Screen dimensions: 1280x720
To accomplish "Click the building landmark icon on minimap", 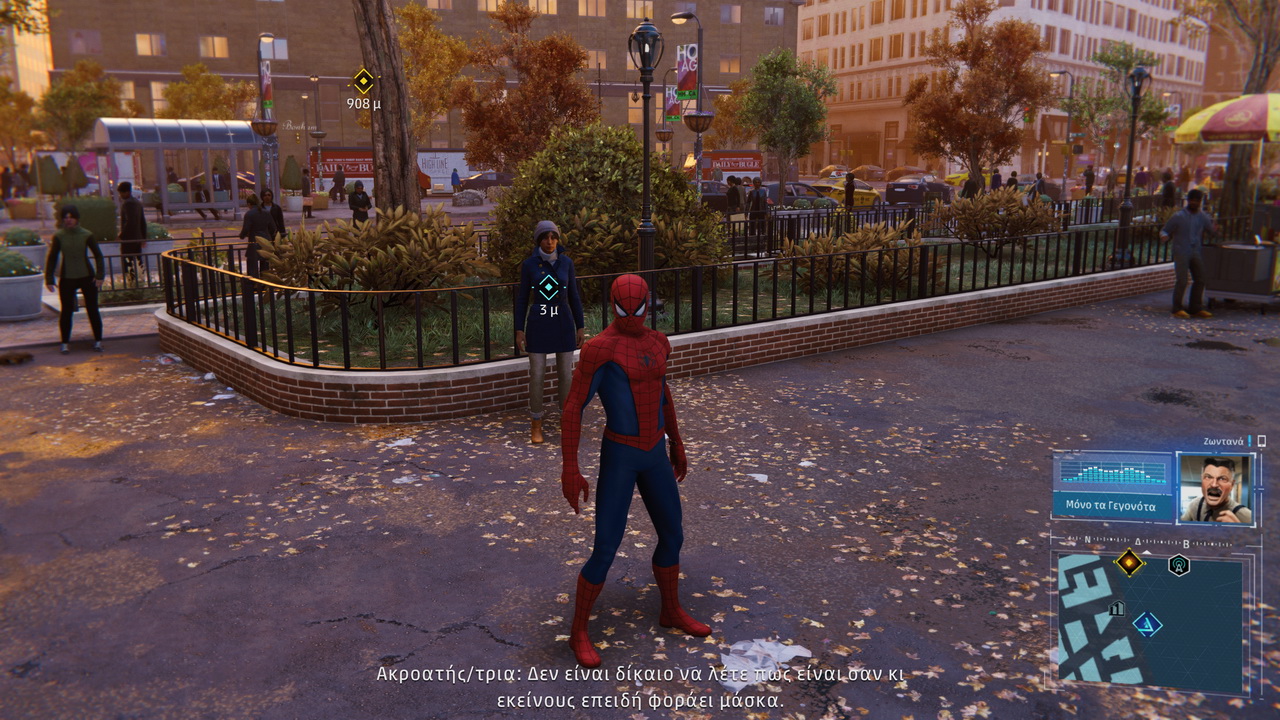I will pyautogui.click(x=1117, y=607).
